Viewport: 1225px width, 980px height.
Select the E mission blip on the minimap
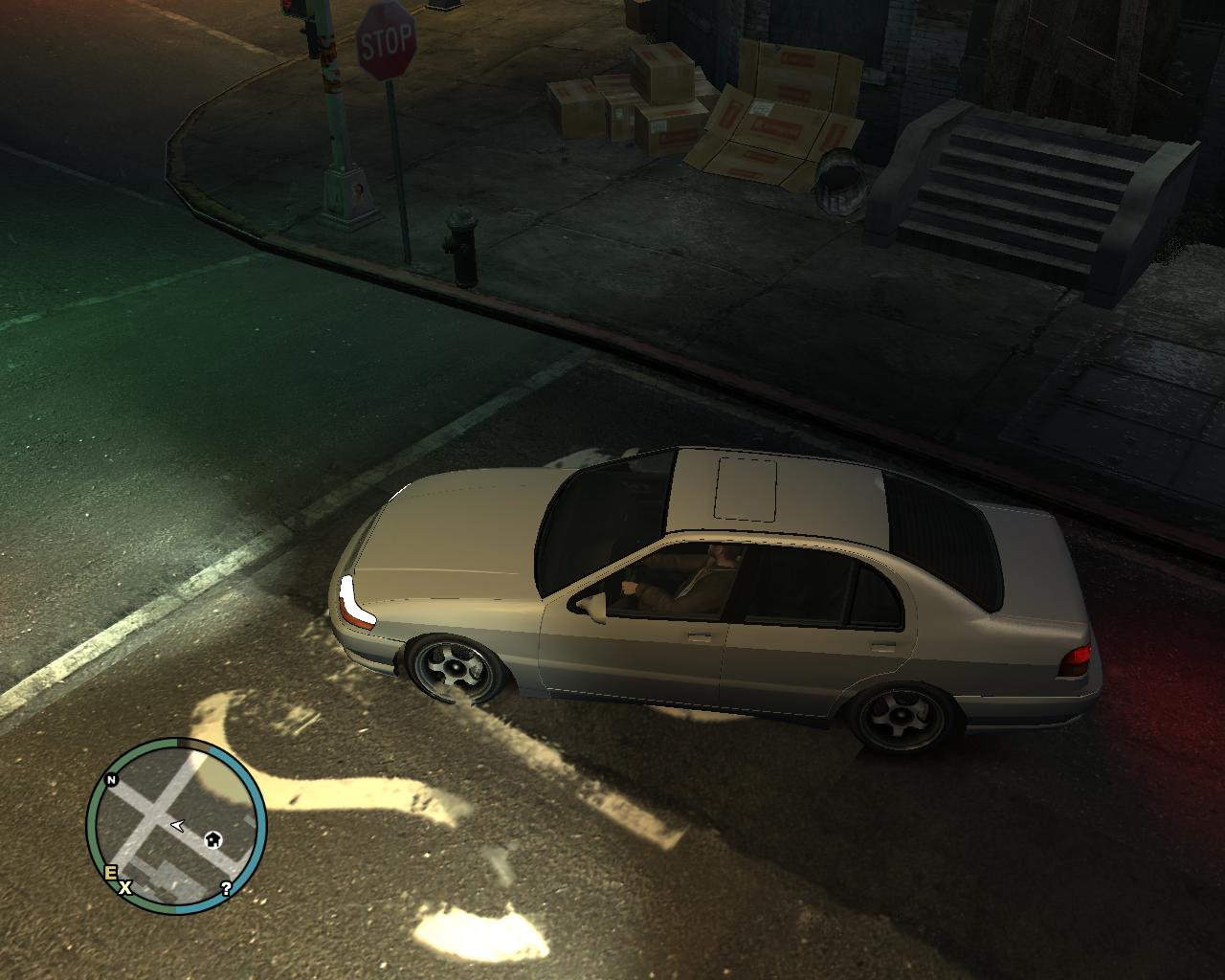tap(110, 872)
